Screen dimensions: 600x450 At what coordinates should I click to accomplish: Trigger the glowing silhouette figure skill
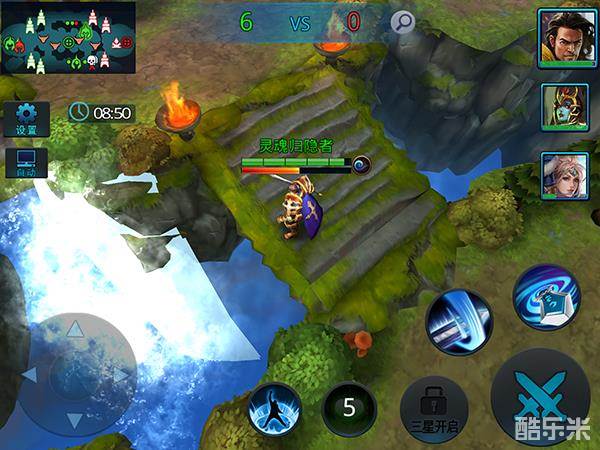coord(274,410)
